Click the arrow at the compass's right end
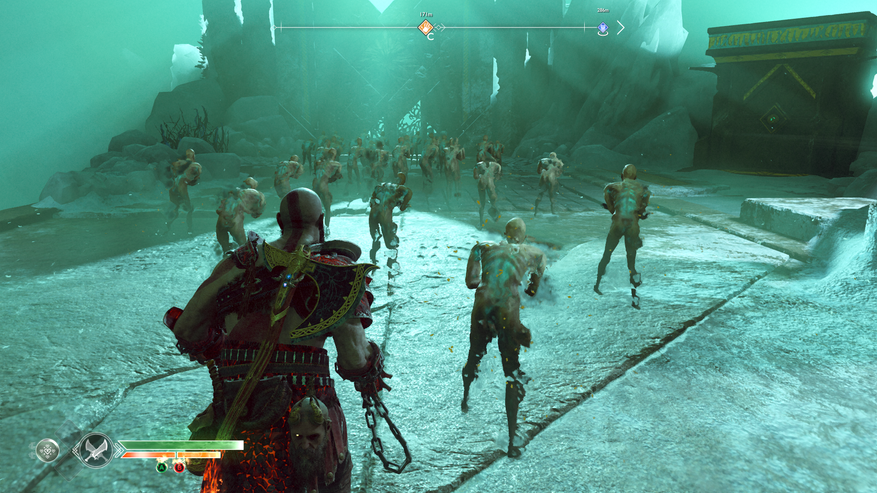Screen dimensions: 877x493 [x=620, y=28]
